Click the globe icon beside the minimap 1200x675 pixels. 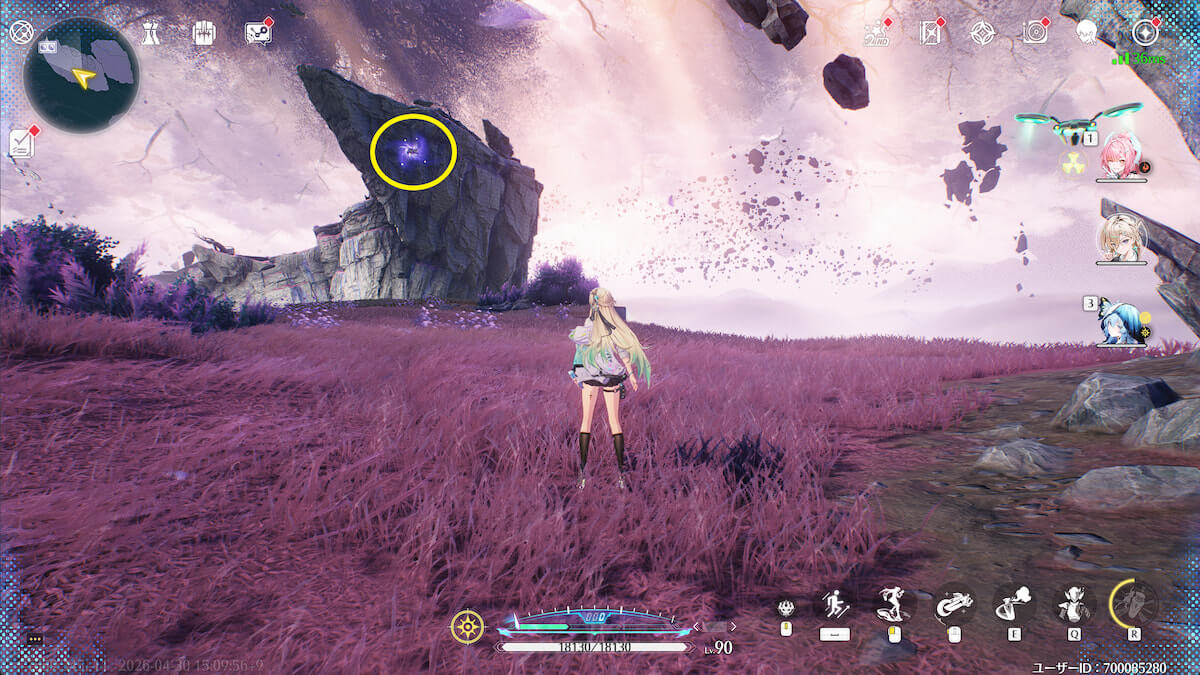point(20,32)
